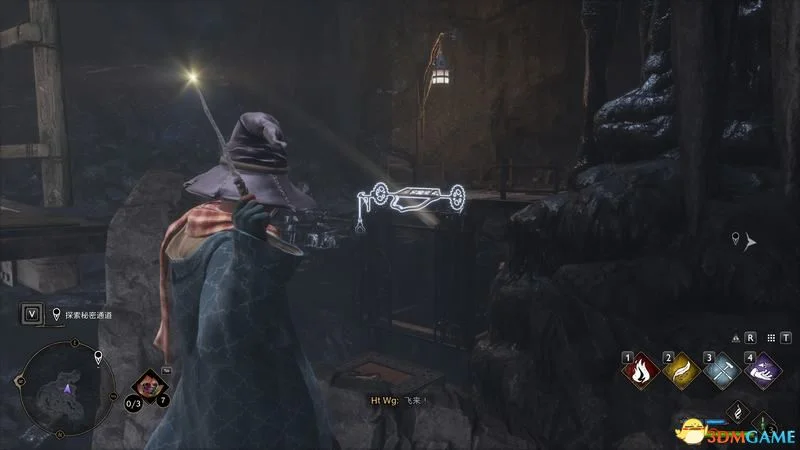Open the spell set grid icon
This screenshot has height=450, width=800.
tap(772, 339)
